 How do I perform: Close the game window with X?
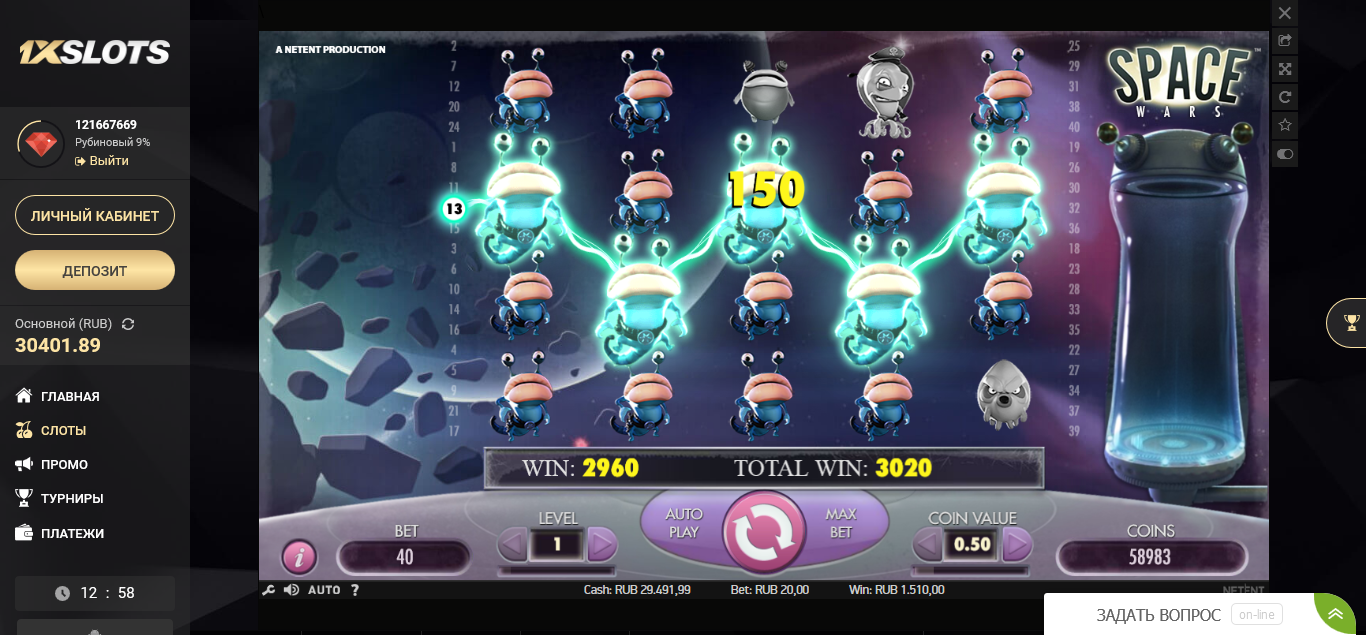click(x=1285, y=13)
